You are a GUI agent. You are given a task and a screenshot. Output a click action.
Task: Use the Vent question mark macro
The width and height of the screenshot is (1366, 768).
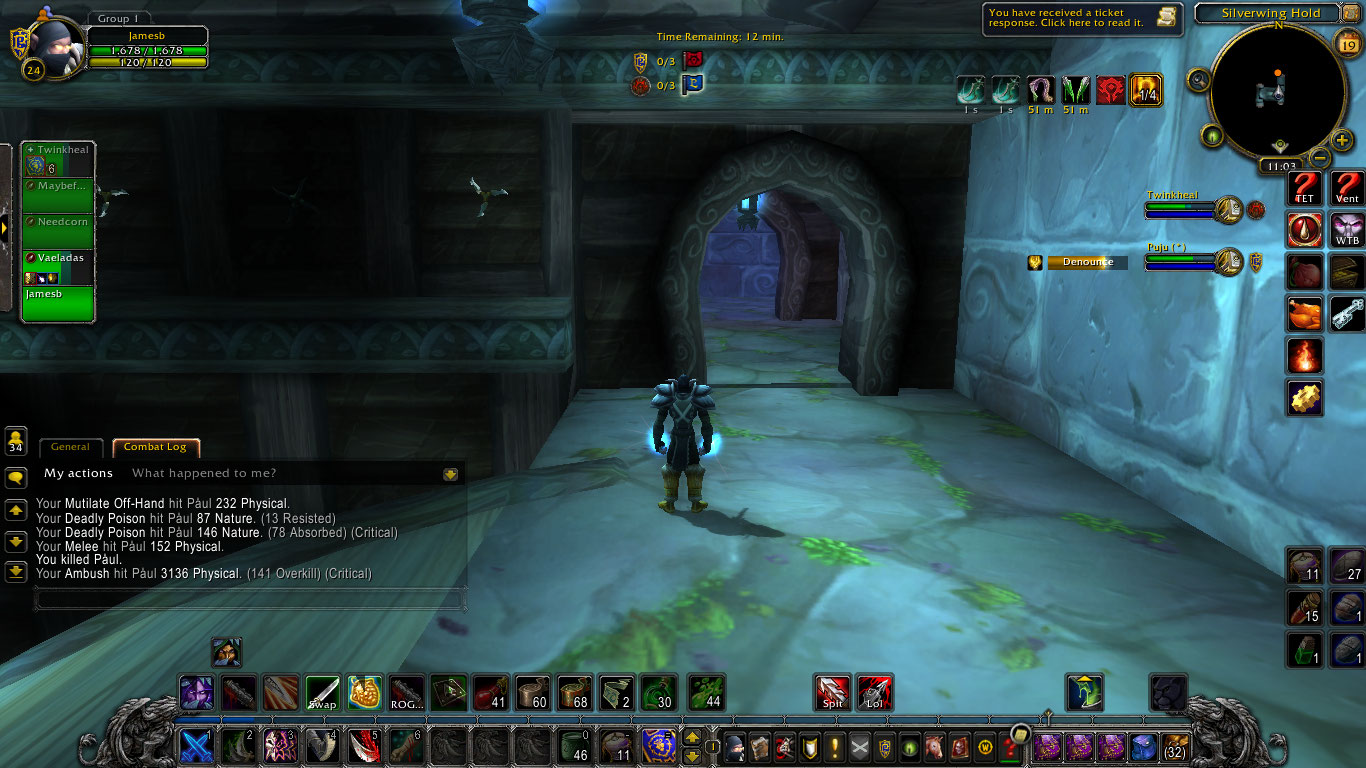pyautogui.click(x=1347, y=188)
